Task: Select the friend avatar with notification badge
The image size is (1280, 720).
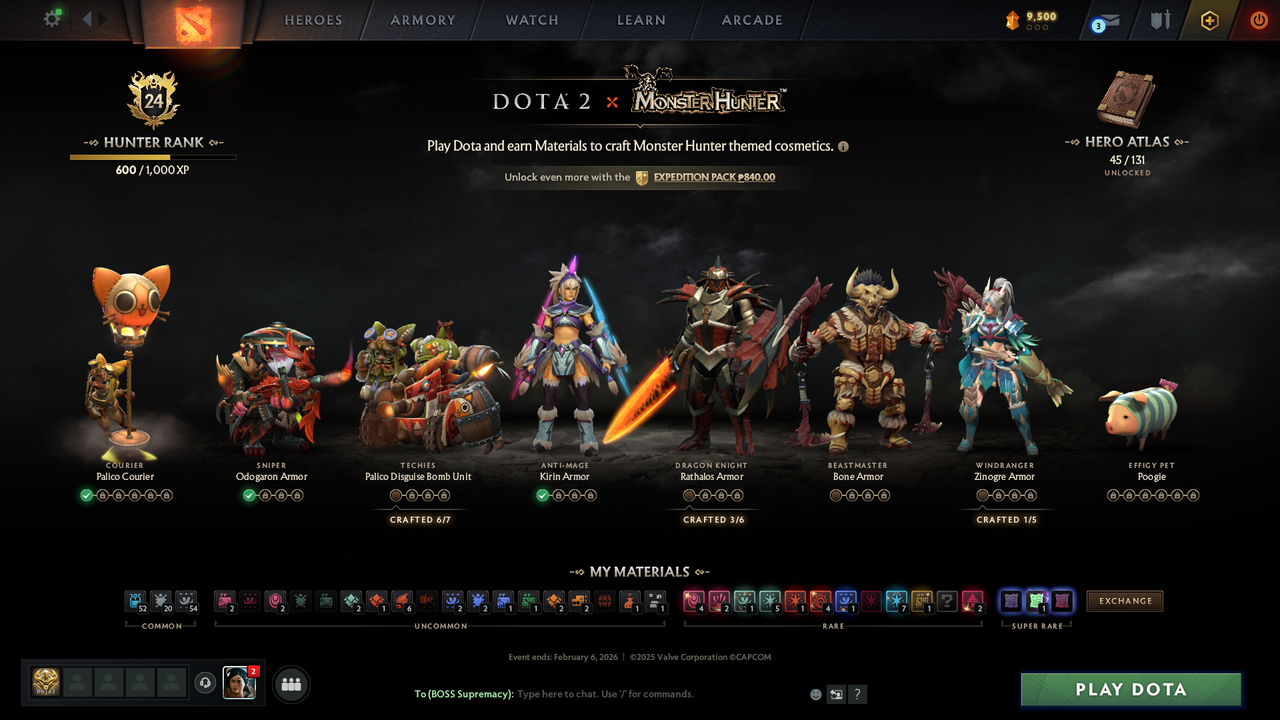Action: (x=238, y=683)
